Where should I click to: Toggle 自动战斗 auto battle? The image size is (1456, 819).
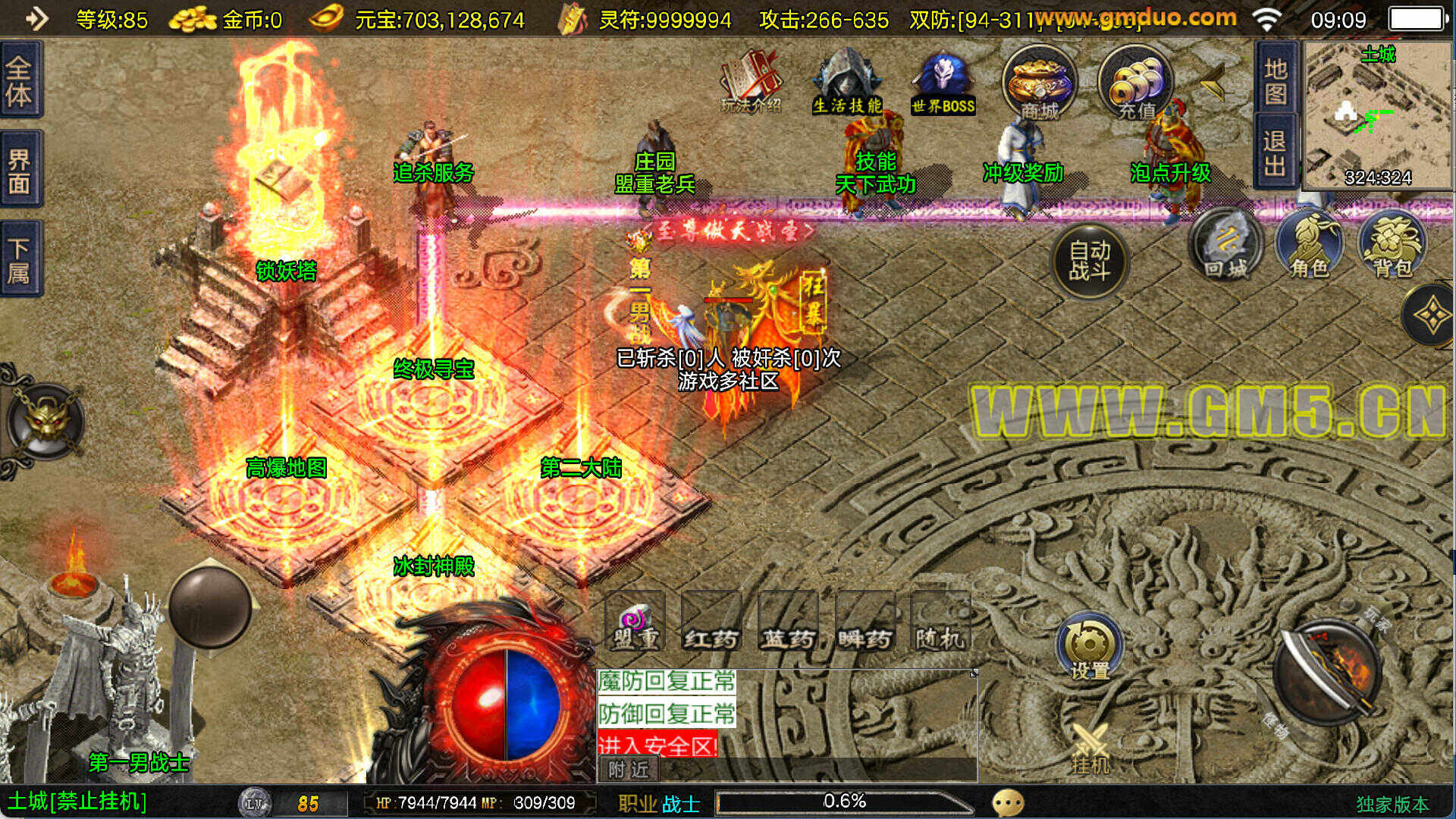click(1090, 260)
